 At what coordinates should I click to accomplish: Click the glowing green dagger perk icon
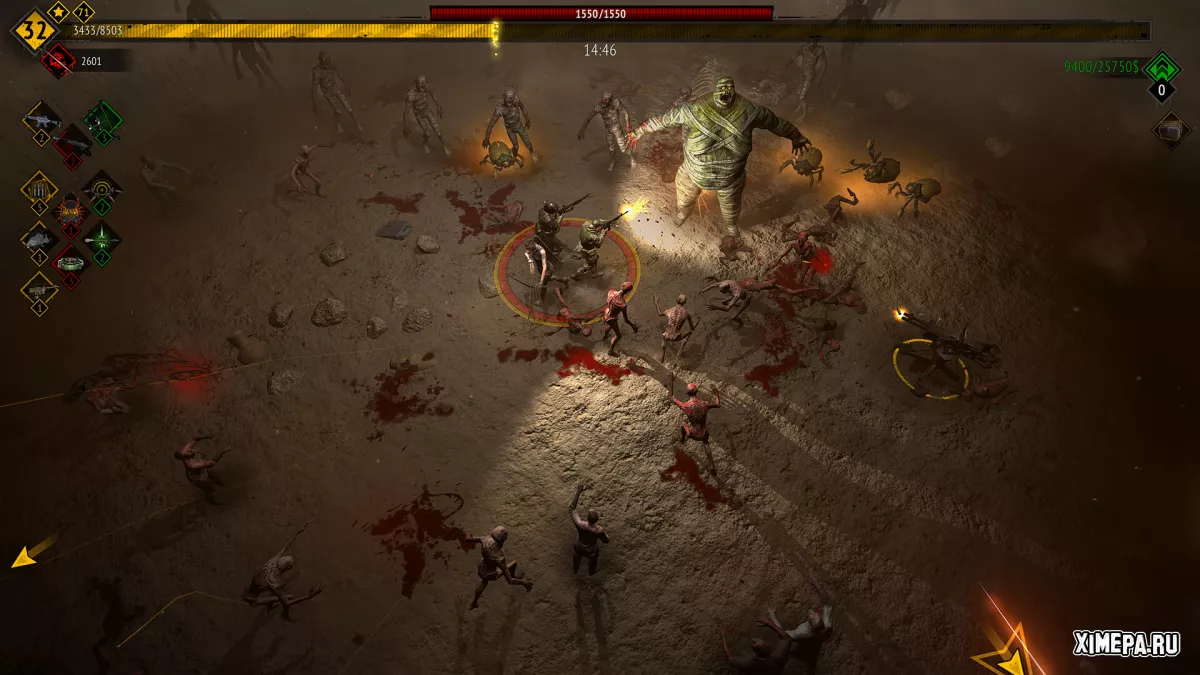coord(102,239)
